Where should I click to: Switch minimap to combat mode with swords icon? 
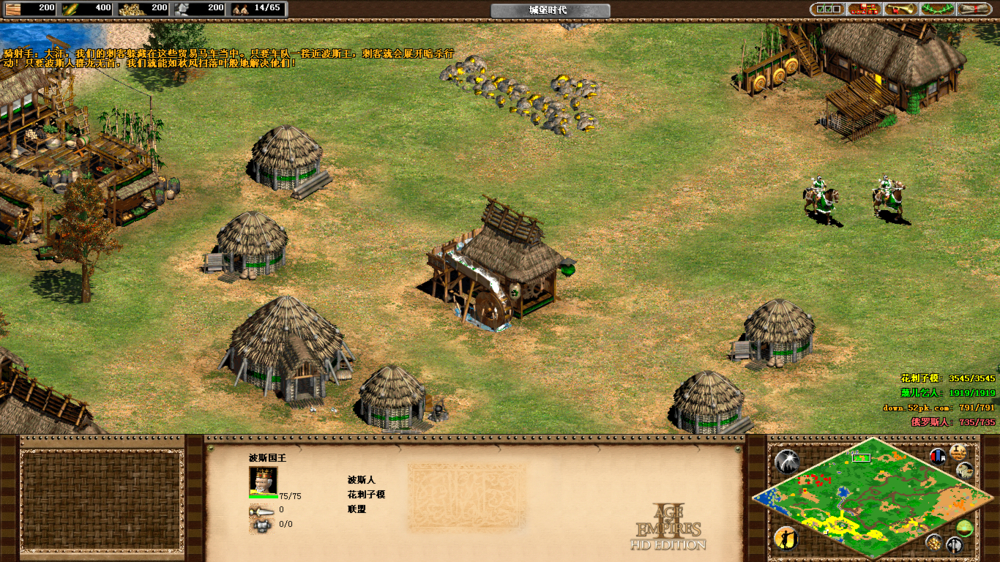[954, 546]
